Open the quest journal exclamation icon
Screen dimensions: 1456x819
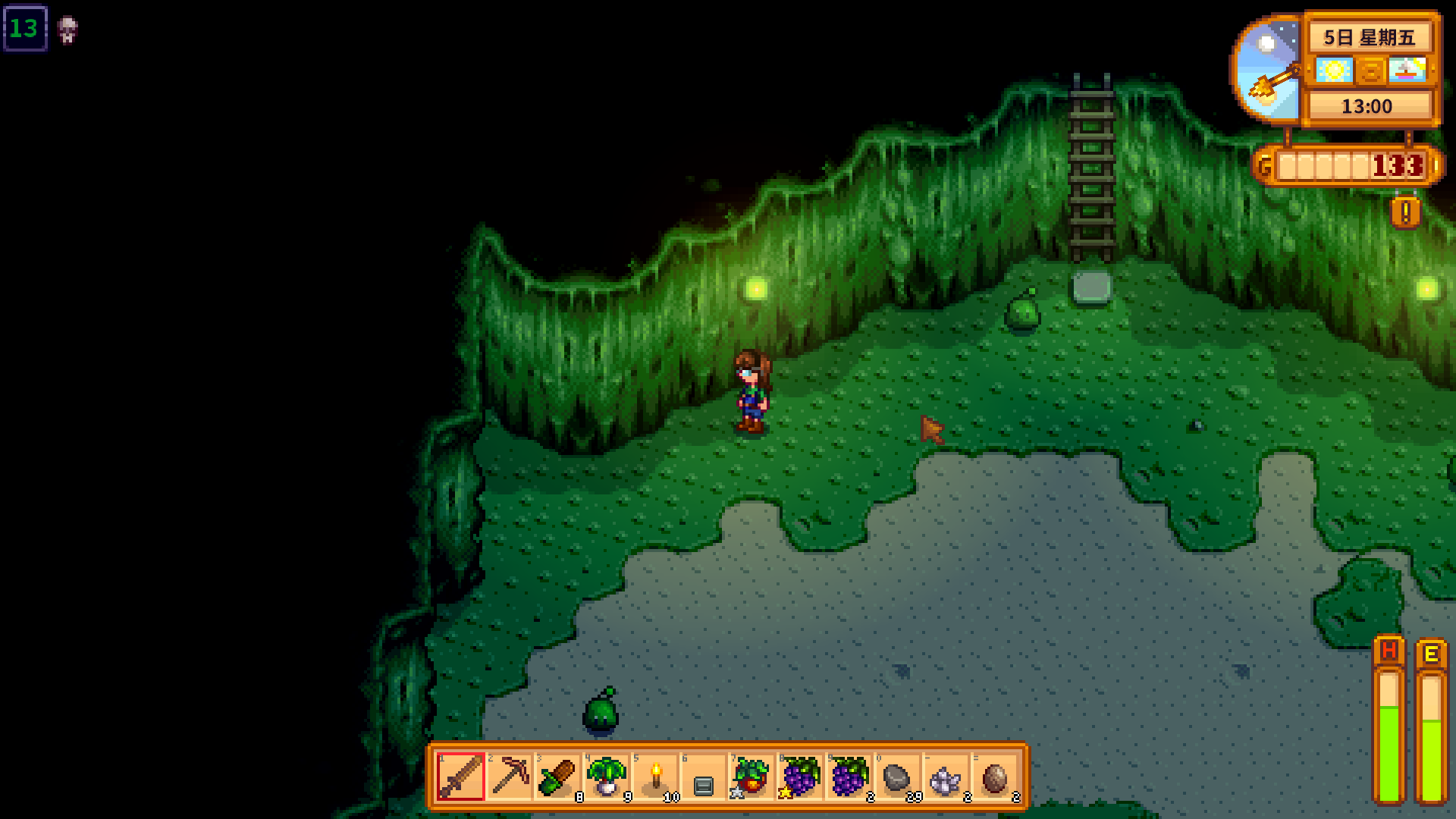click(1405, 212)
